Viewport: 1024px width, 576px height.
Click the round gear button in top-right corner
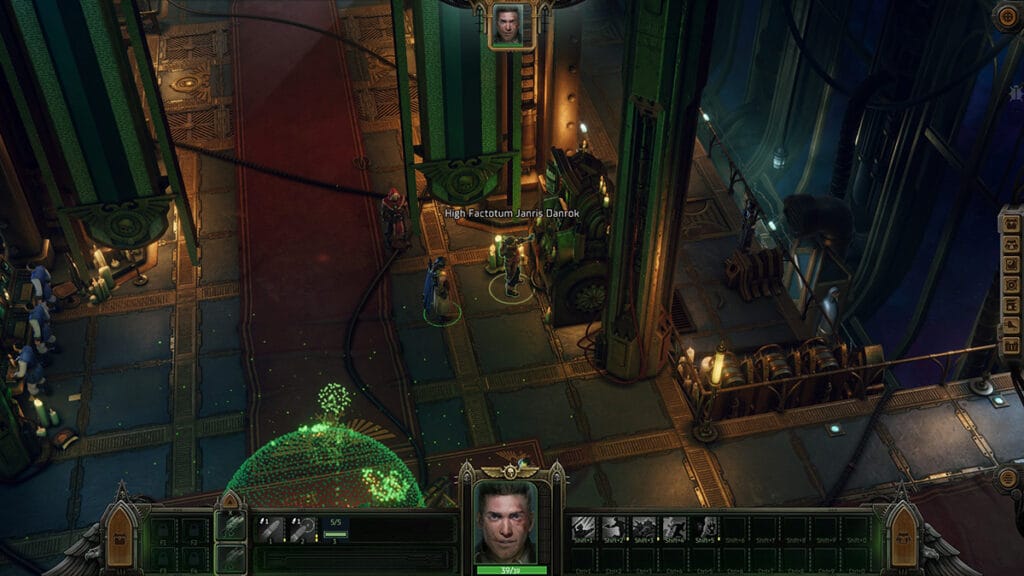[1007, 17]
